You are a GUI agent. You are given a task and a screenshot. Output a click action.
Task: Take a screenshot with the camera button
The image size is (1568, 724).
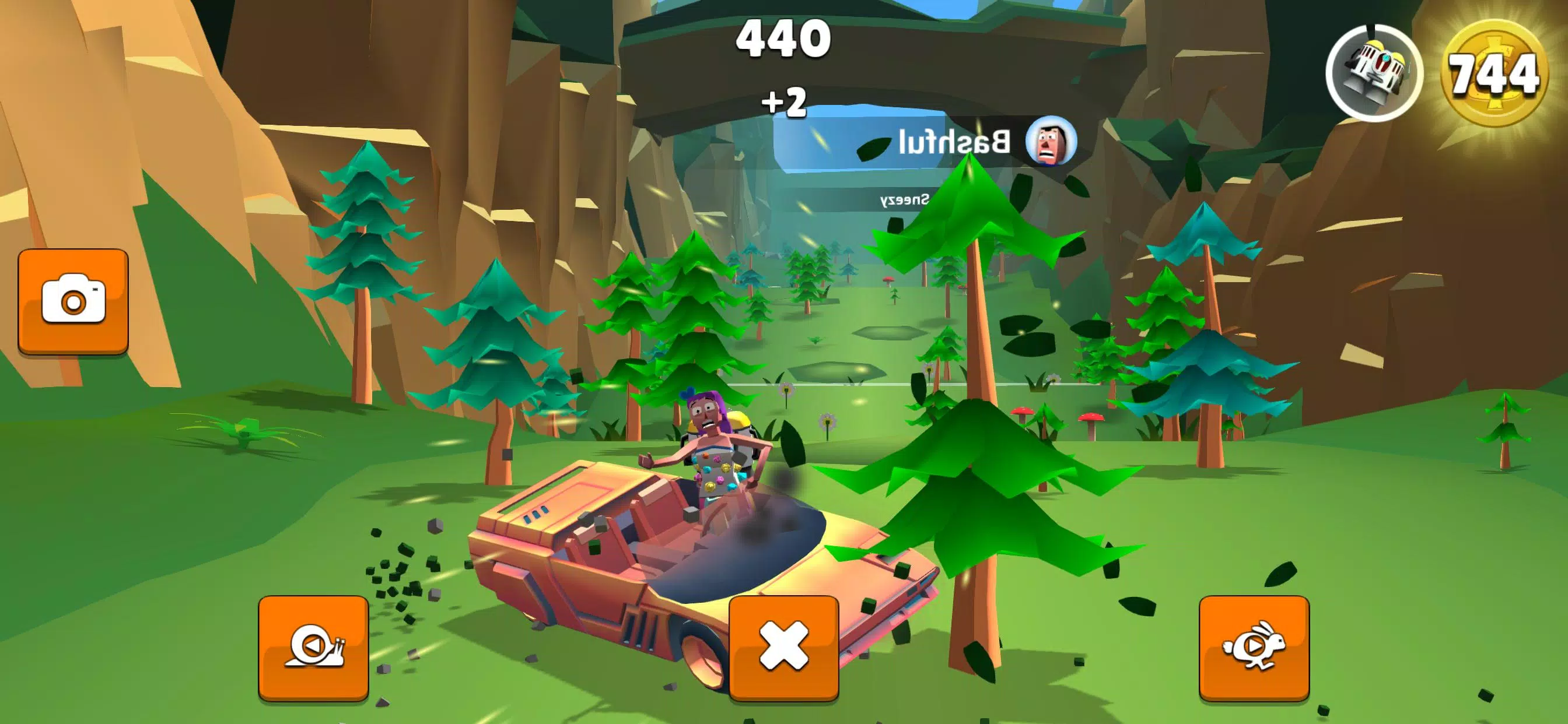pos(73,301)
